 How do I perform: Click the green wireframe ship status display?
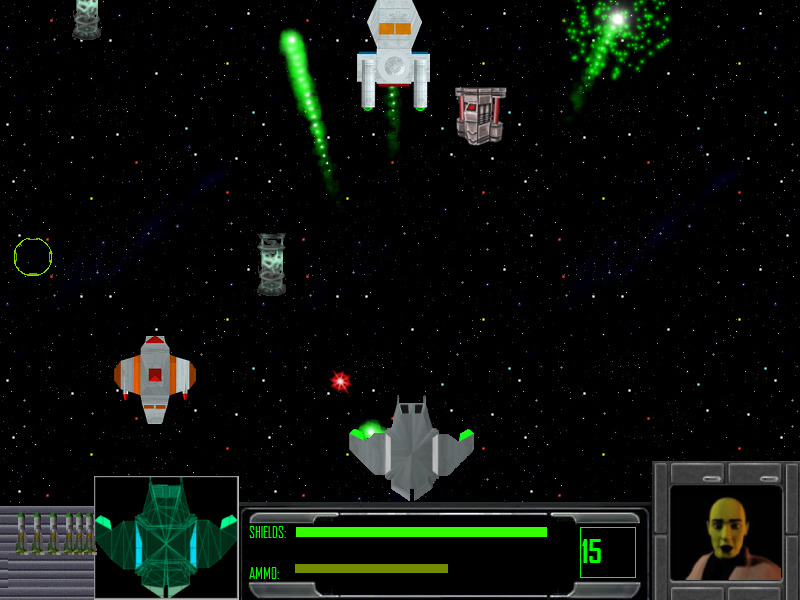tap(166, 537)
